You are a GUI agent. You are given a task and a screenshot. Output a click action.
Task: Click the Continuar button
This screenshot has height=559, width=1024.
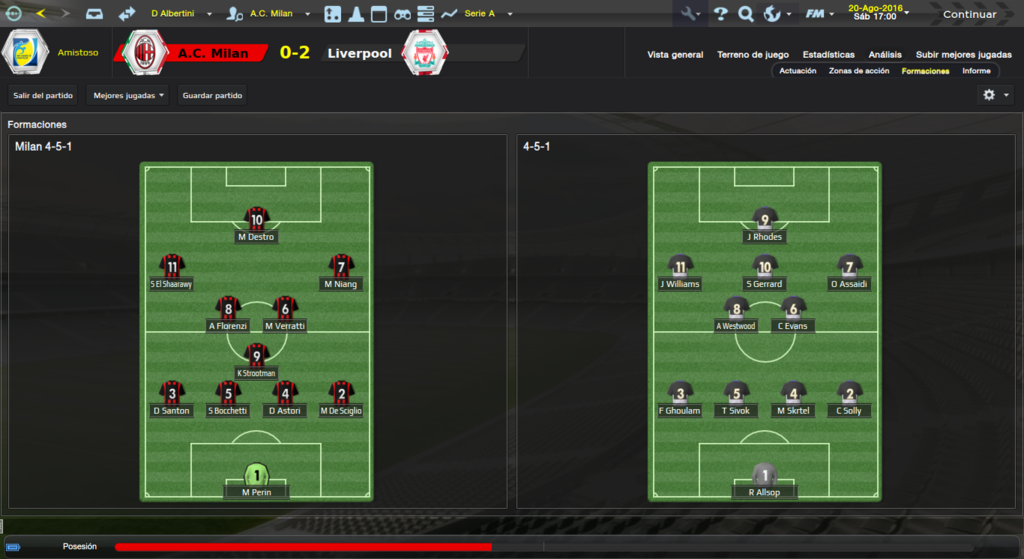[968, 14]
